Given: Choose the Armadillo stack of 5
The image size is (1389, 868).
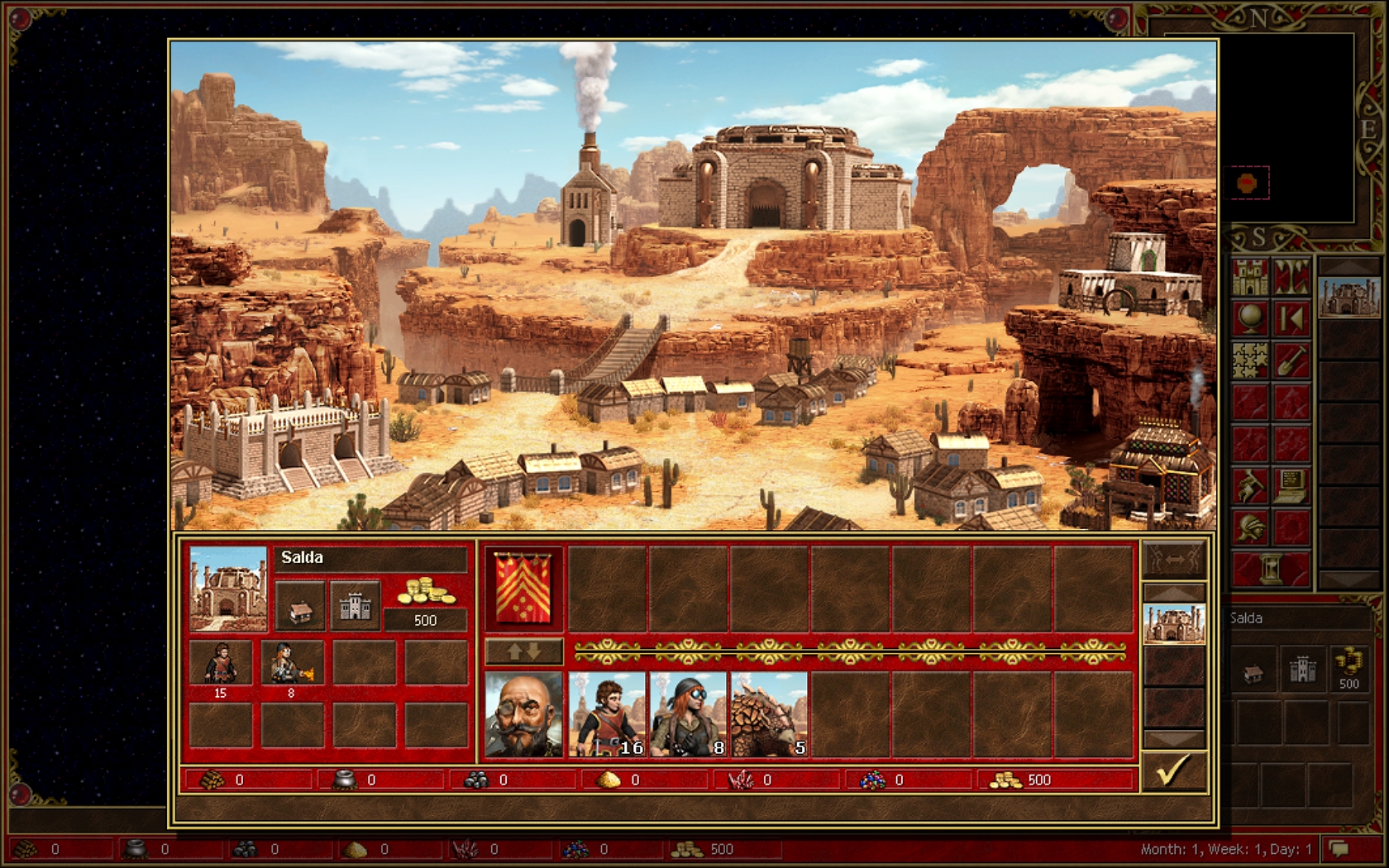Looking at the screenshot, I should tap(769, 714).
